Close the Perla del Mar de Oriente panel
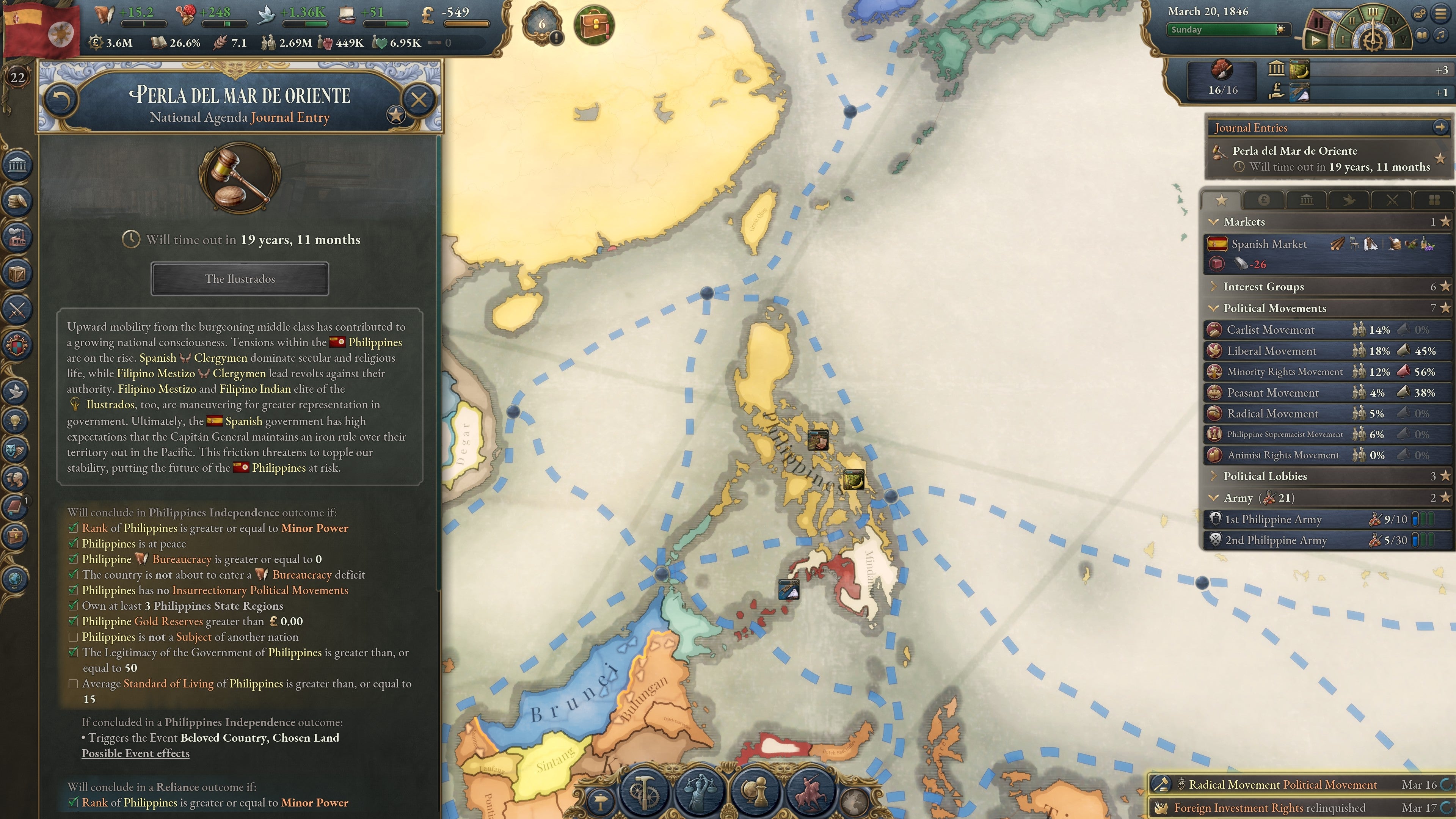 coord(419,100)
